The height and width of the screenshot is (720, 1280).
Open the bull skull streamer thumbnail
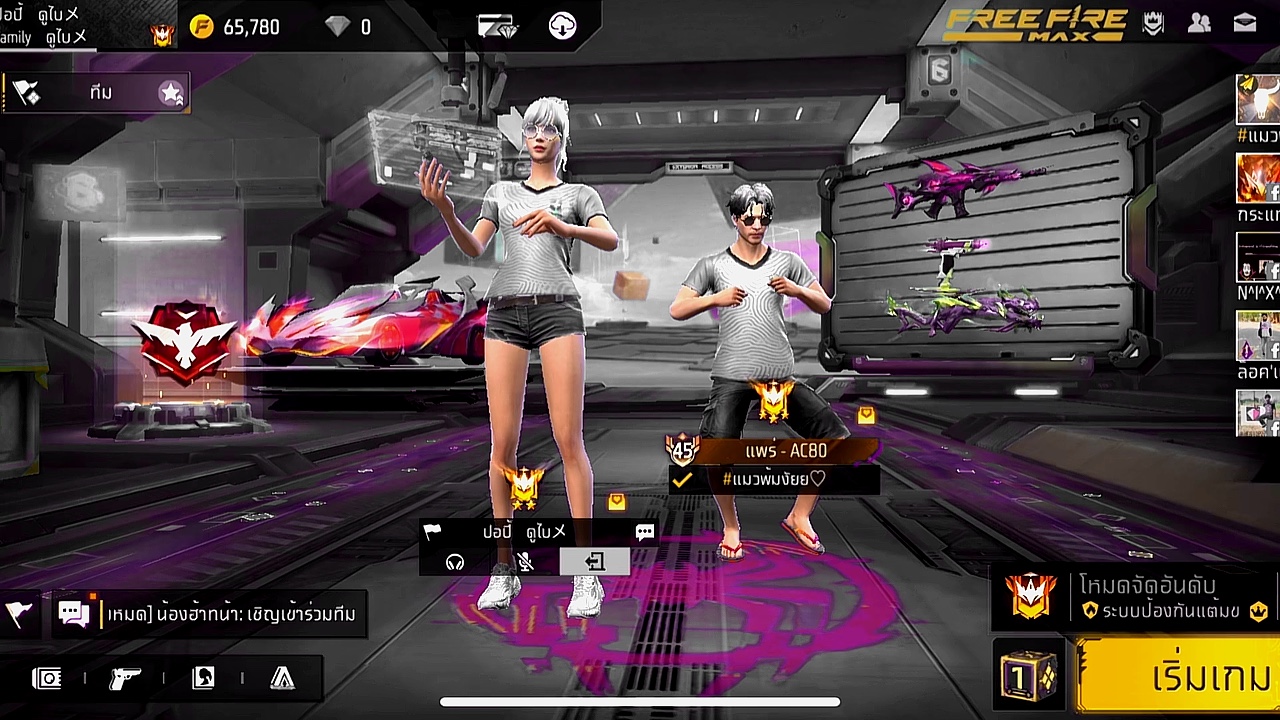point(1257,100)
